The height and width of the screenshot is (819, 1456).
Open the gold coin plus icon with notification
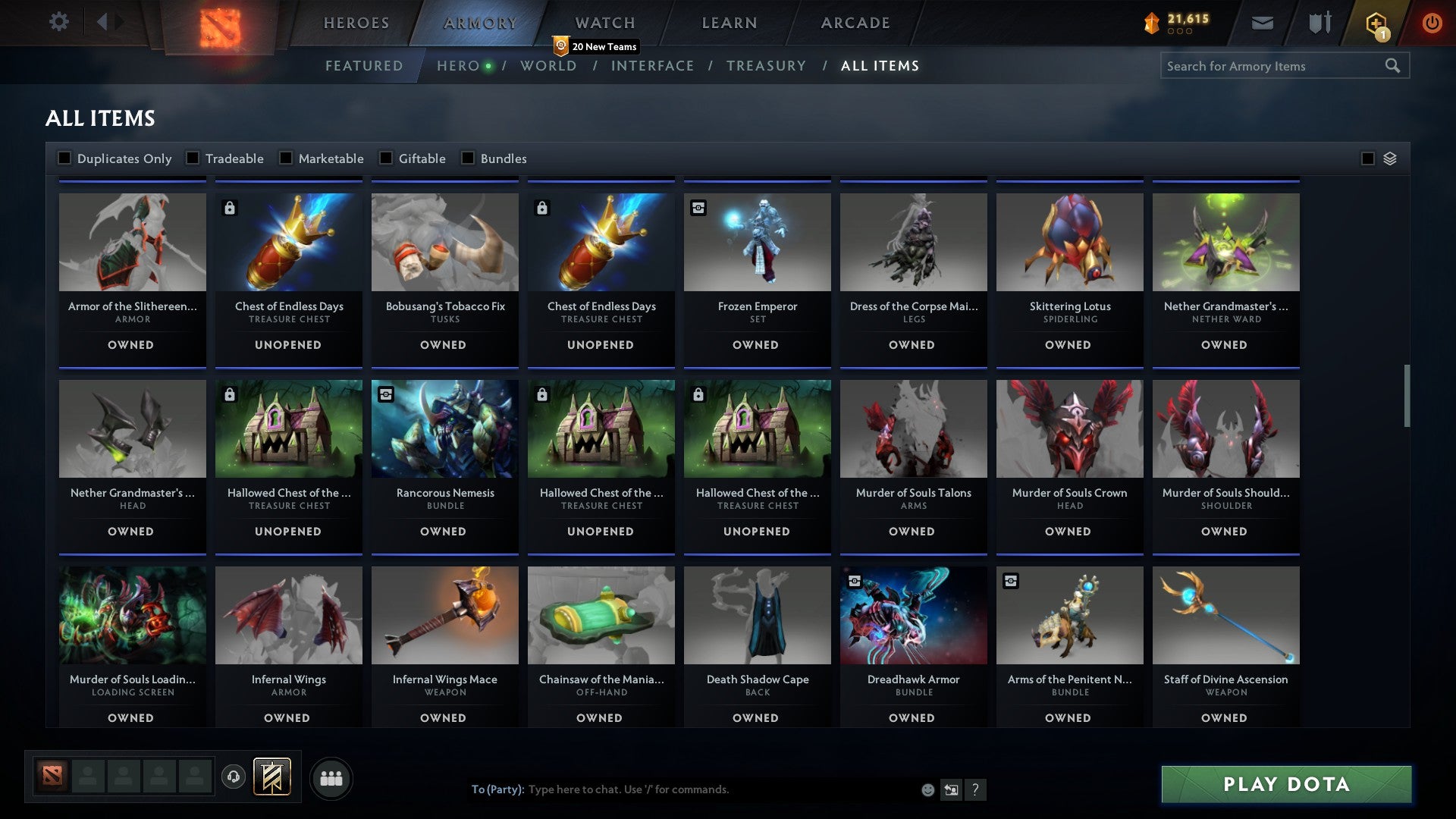click(1377, 23)
